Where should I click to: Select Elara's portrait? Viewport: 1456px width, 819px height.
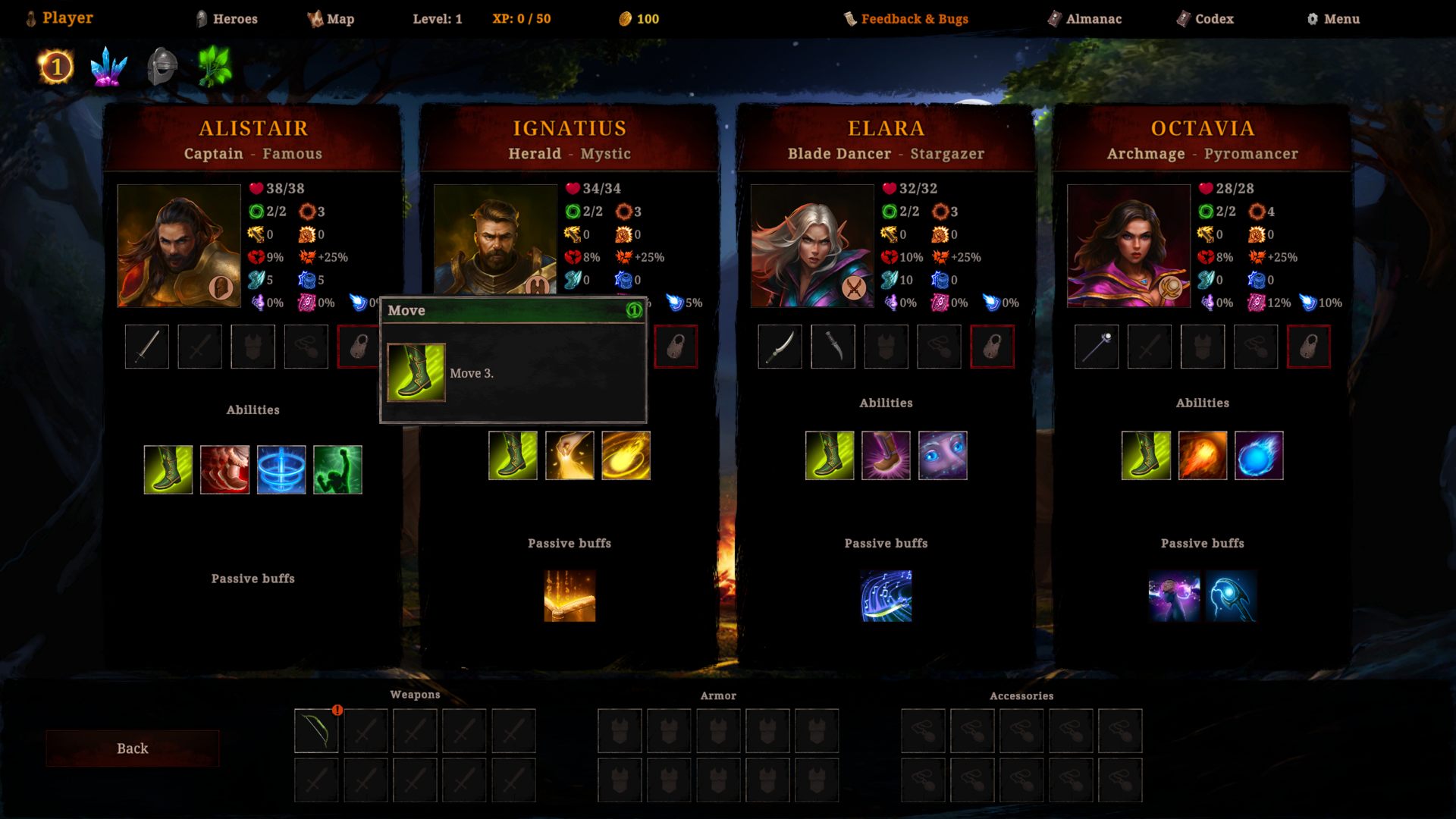[x=812, y=246]
